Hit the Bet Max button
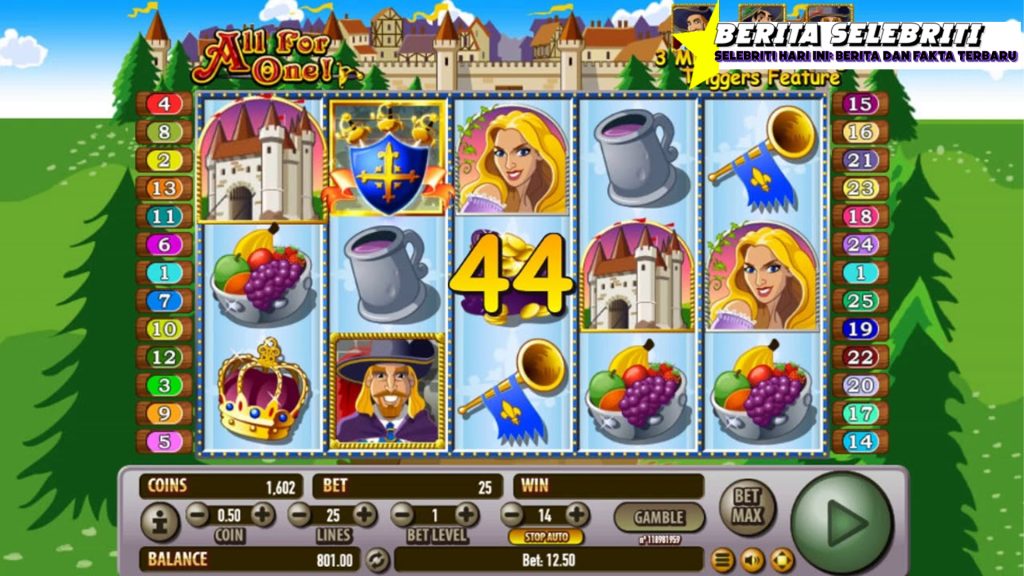1024x576 pixels. click(x=747, y=505)
